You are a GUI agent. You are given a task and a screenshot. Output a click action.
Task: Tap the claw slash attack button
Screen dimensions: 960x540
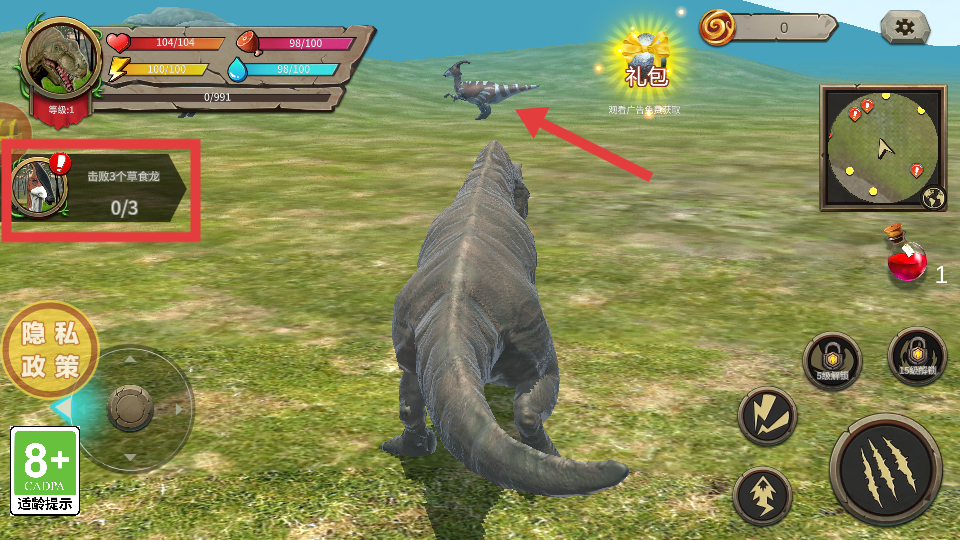coord(885,468)
